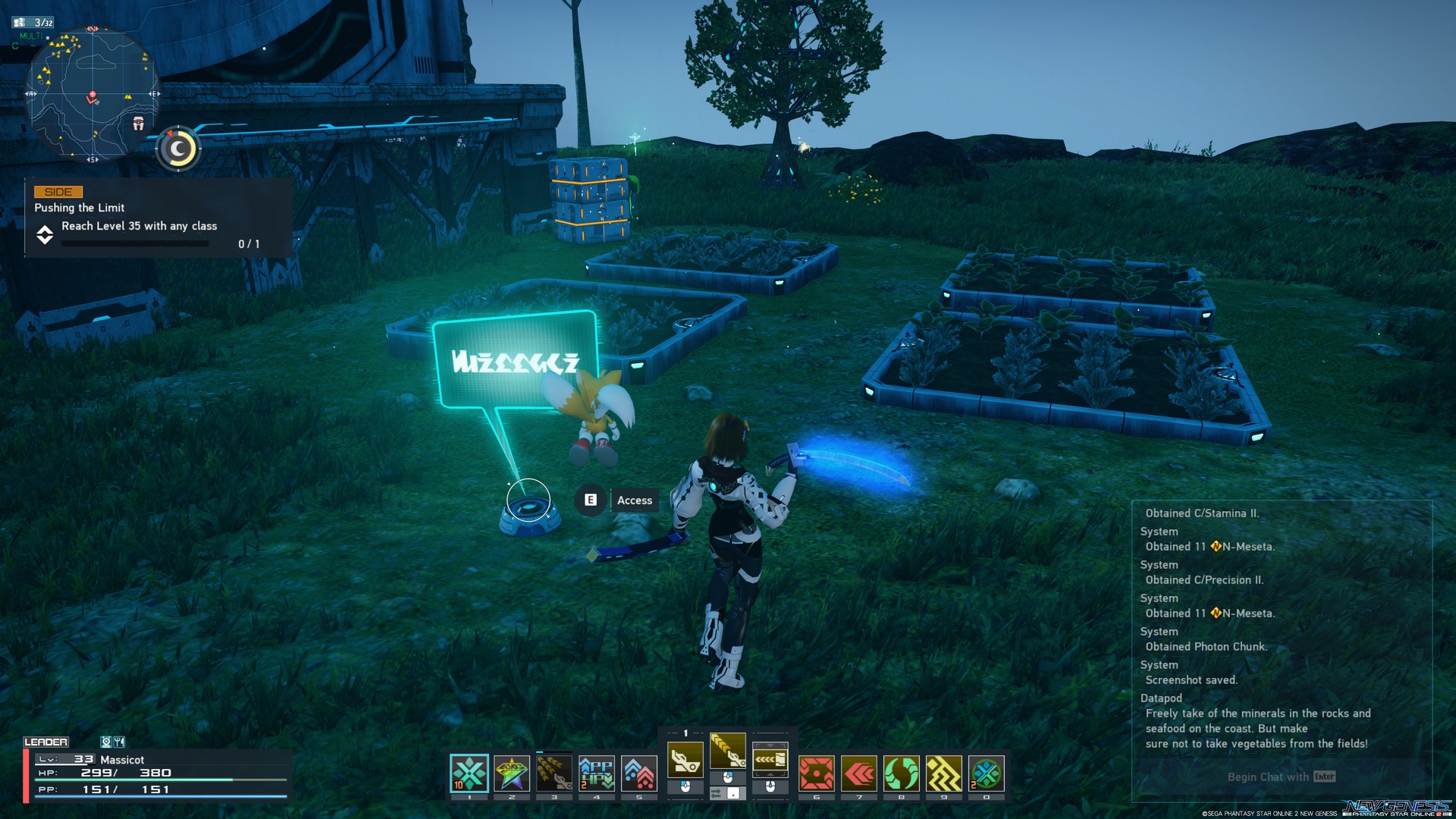
Task: Select the healing item in hotbar slot 1
Action: point(469,773)
